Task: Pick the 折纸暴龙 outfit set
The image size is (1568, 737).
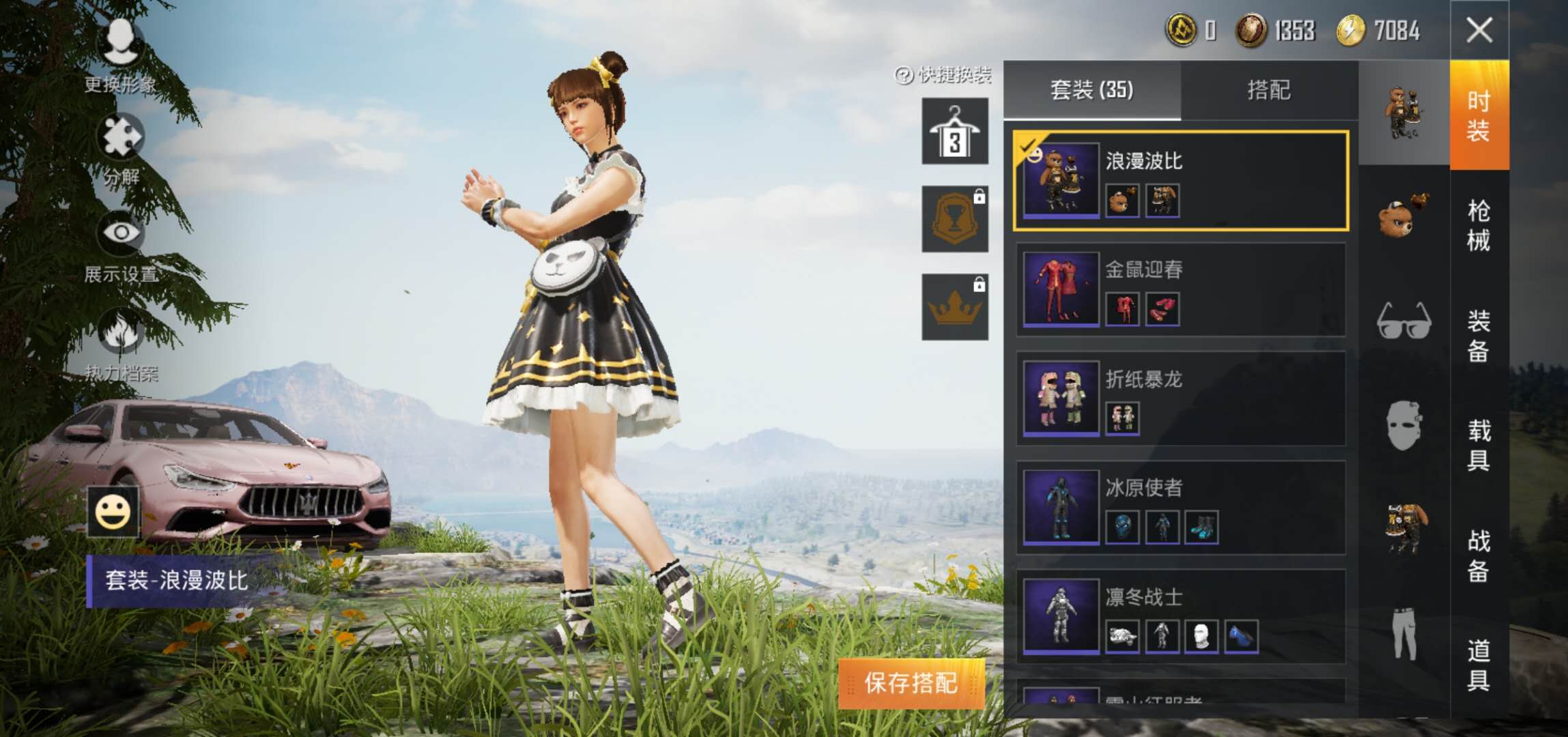Action: pos(1180,399)
